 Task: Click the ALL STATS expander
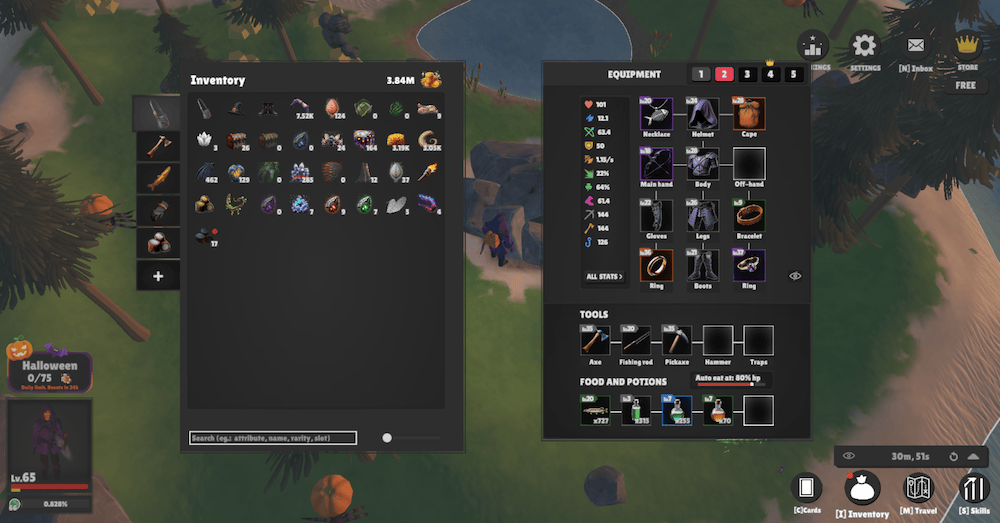pos(604,276)
